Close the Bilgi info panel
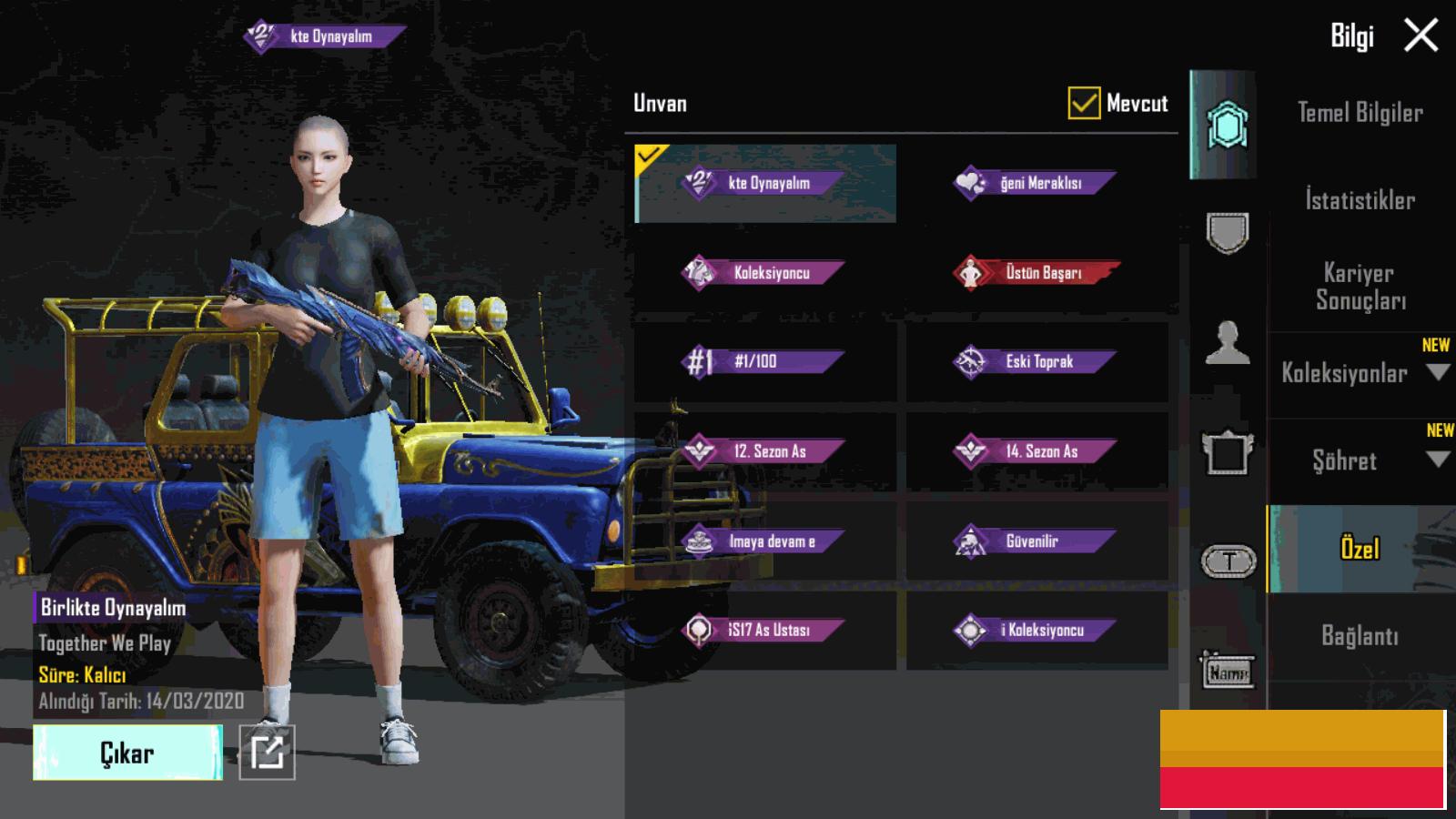This screenshot has height=819, width=1456. tap(1421, 36)
